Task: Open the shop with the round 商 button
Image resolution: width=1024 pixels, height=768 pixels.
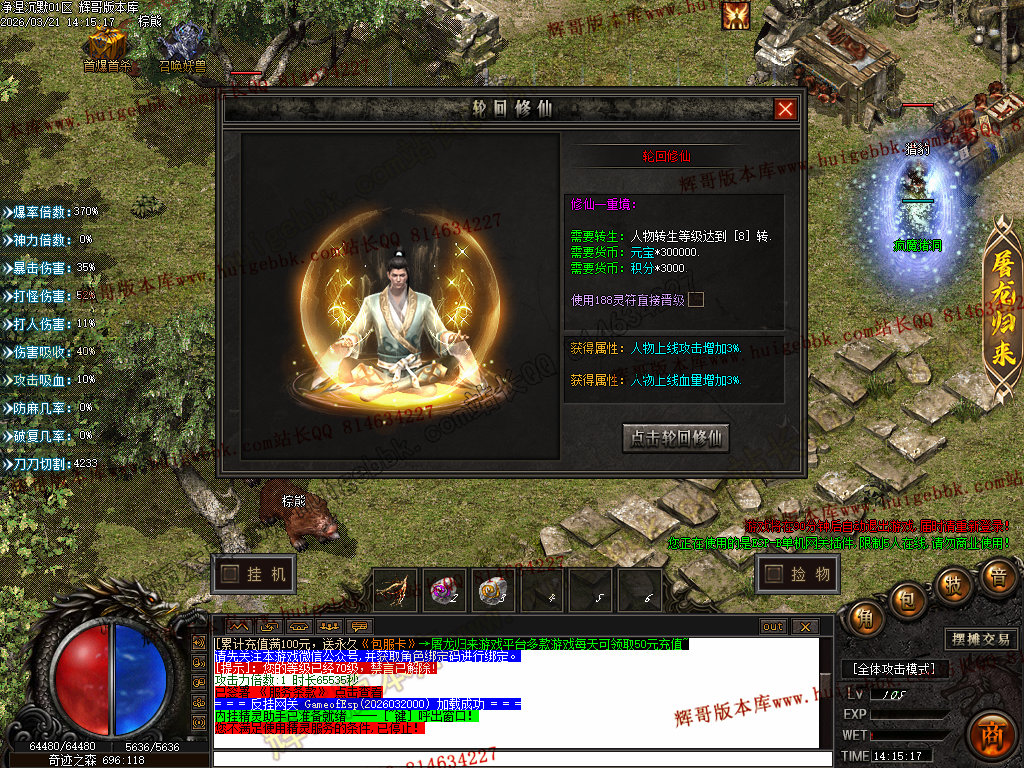Action: point(991,734)
